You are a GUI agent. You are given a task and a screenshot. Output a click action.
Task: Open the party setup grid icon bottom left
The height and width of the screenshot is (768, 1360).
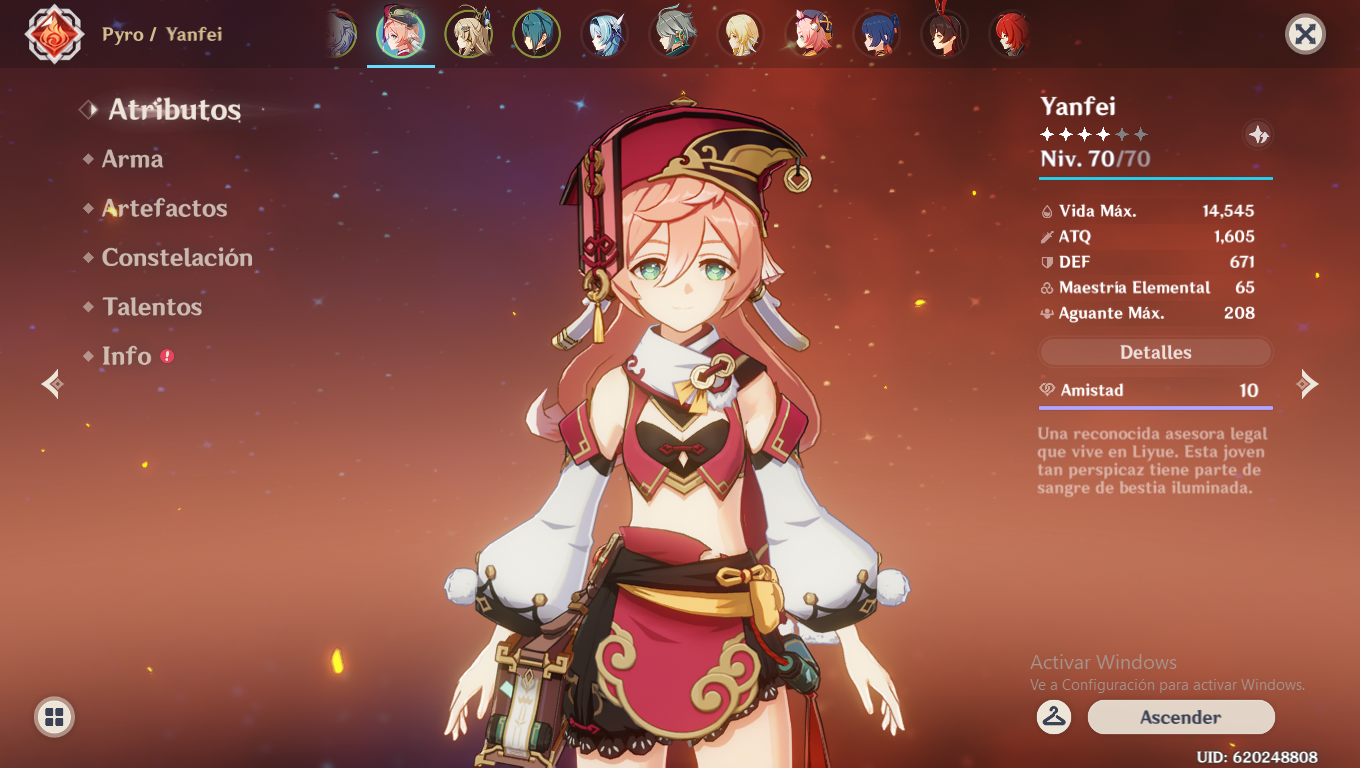coord(54,715)
